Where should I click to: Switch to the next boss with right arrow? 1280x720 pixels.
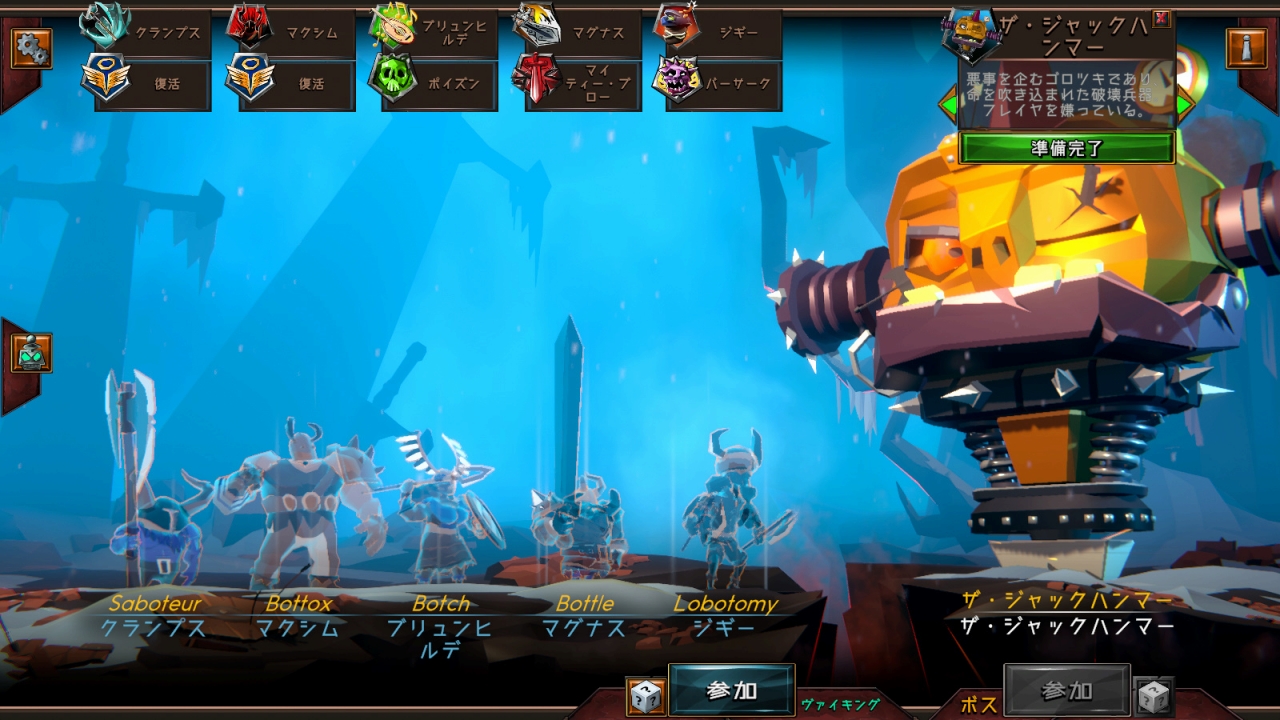tap(1185, 104)
